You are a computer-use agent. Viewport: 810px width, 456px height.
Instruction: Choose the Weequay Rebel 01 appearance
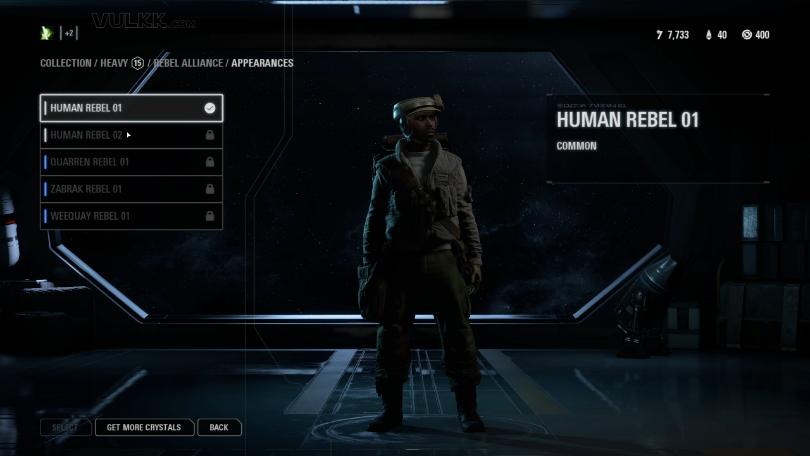[x=130, y=216]
